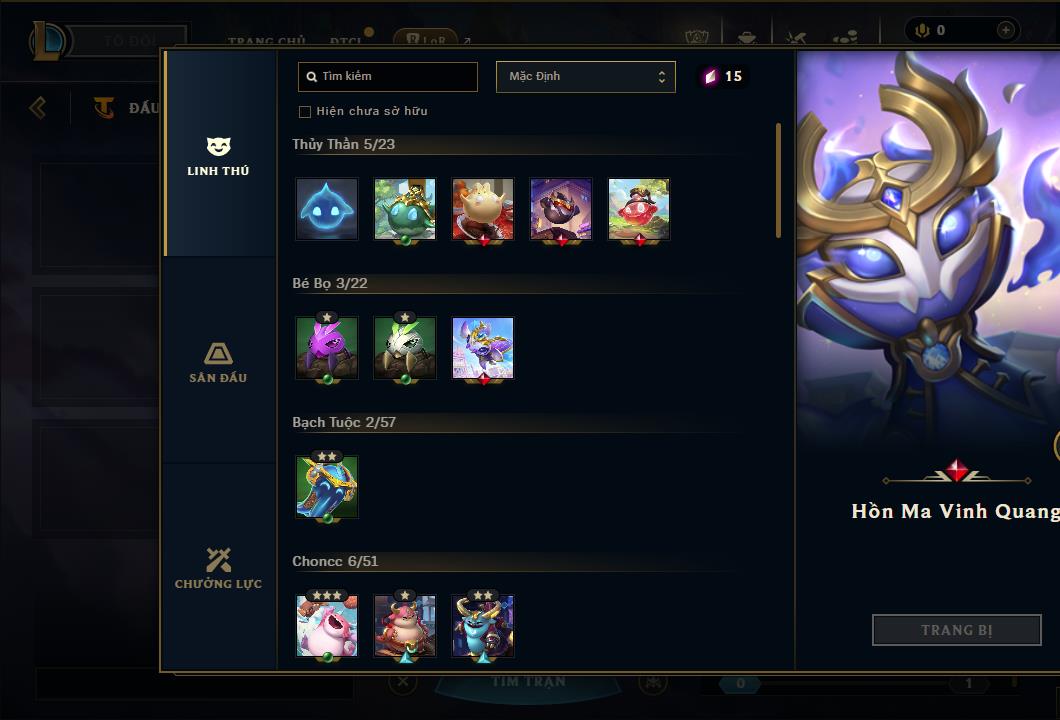Switch to the Linh Thú tab
1060x720 pixels.
coord(218,156)
